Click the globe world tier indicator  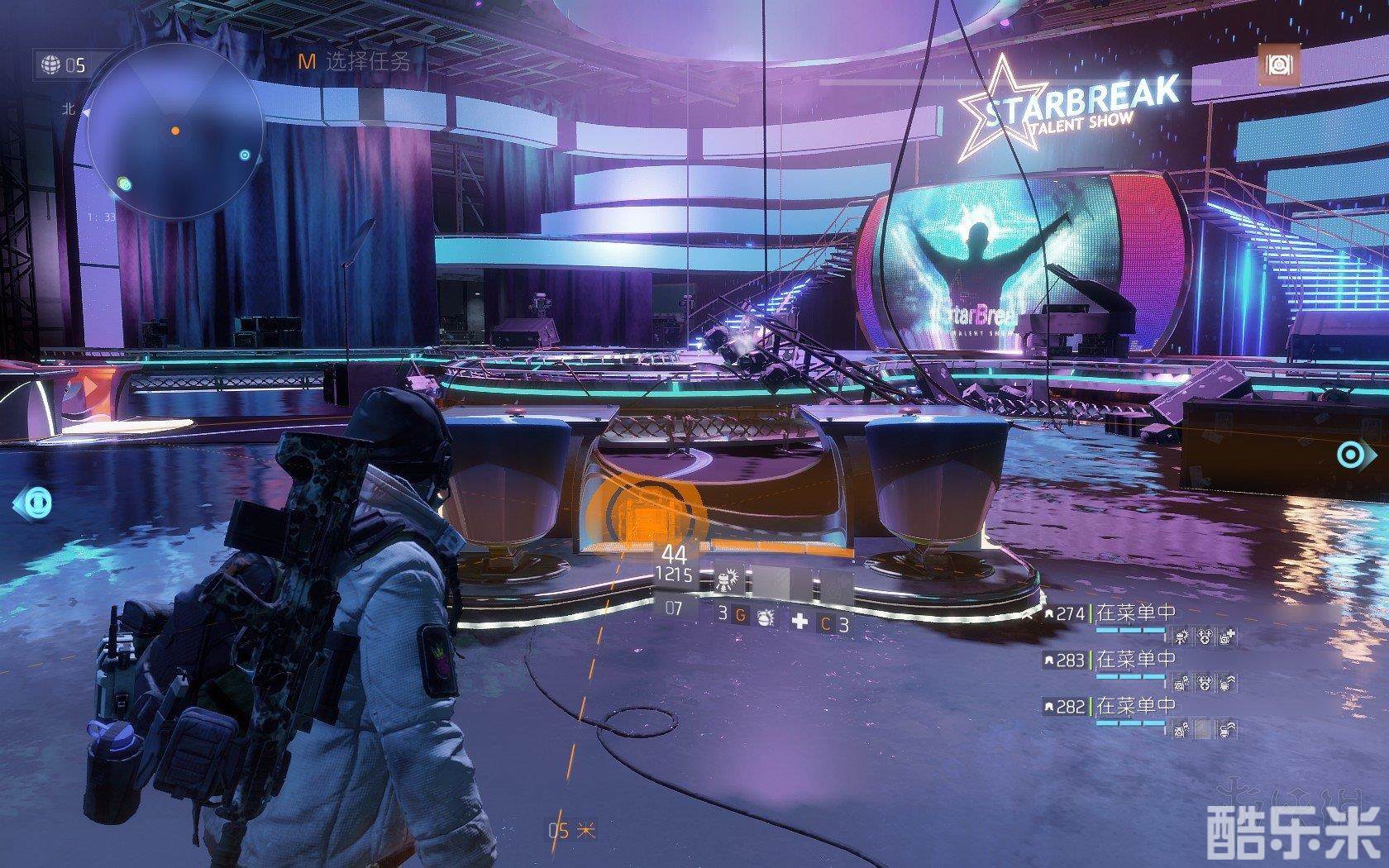(x=53, y=64)
